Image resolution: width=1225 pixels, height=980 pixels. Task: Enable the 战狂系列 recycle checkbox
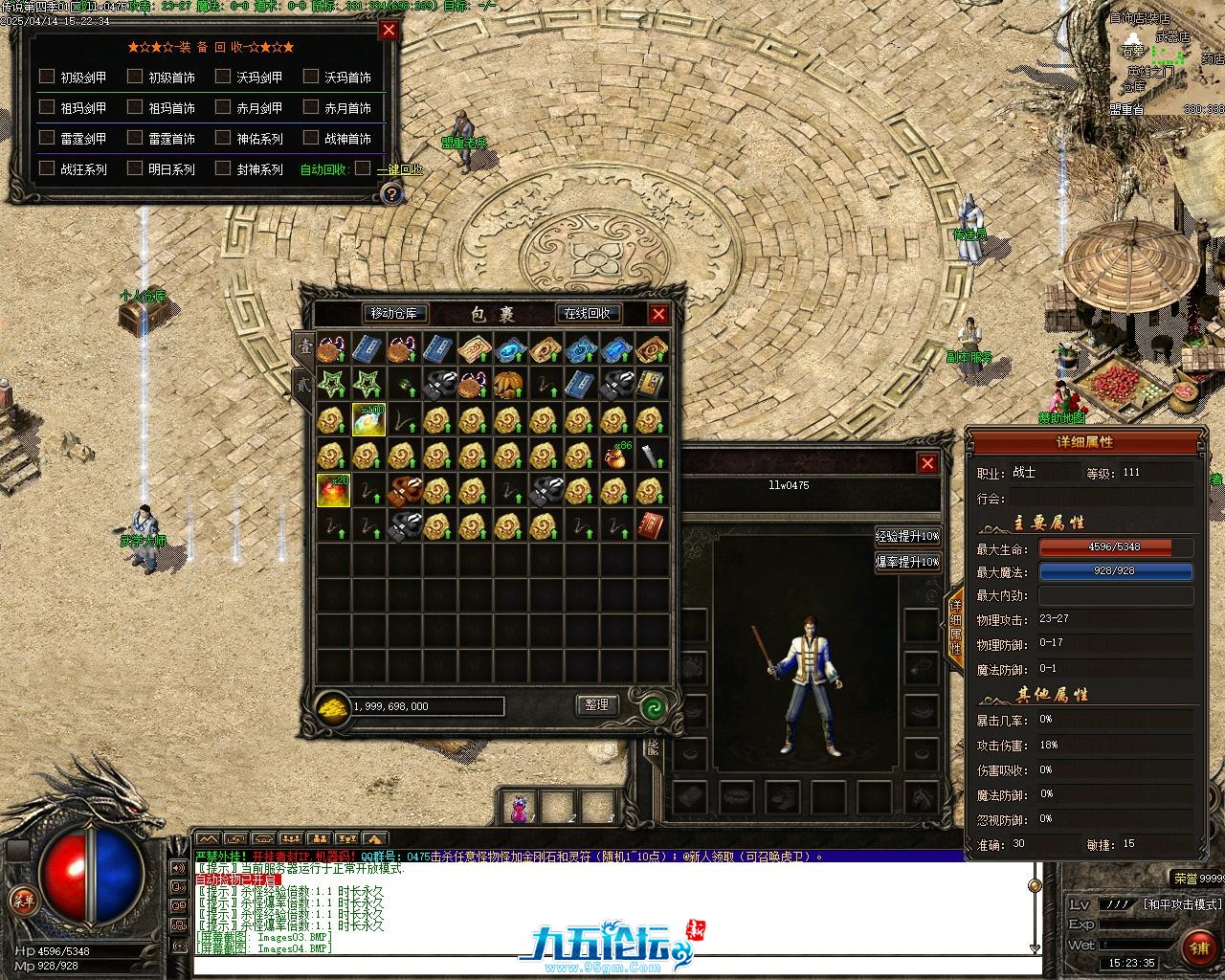click(x=47, y=168)
